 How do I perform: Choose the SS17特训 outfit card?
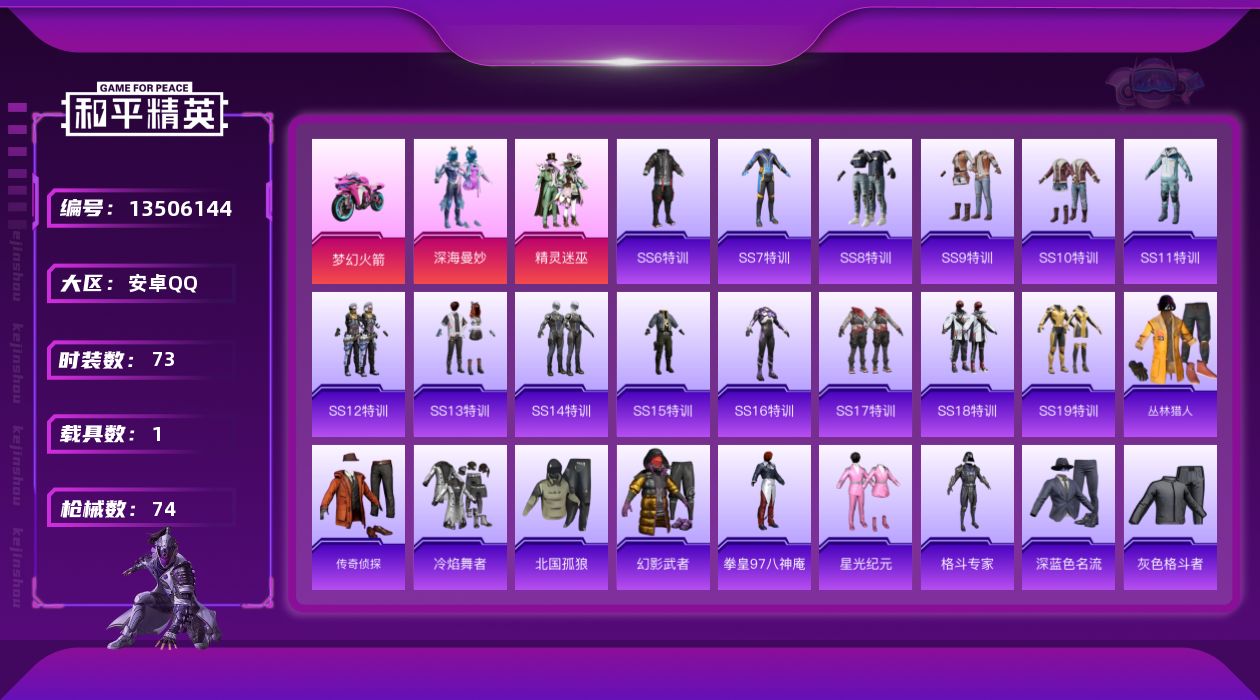pyautogui.click(x=865, y=364)
